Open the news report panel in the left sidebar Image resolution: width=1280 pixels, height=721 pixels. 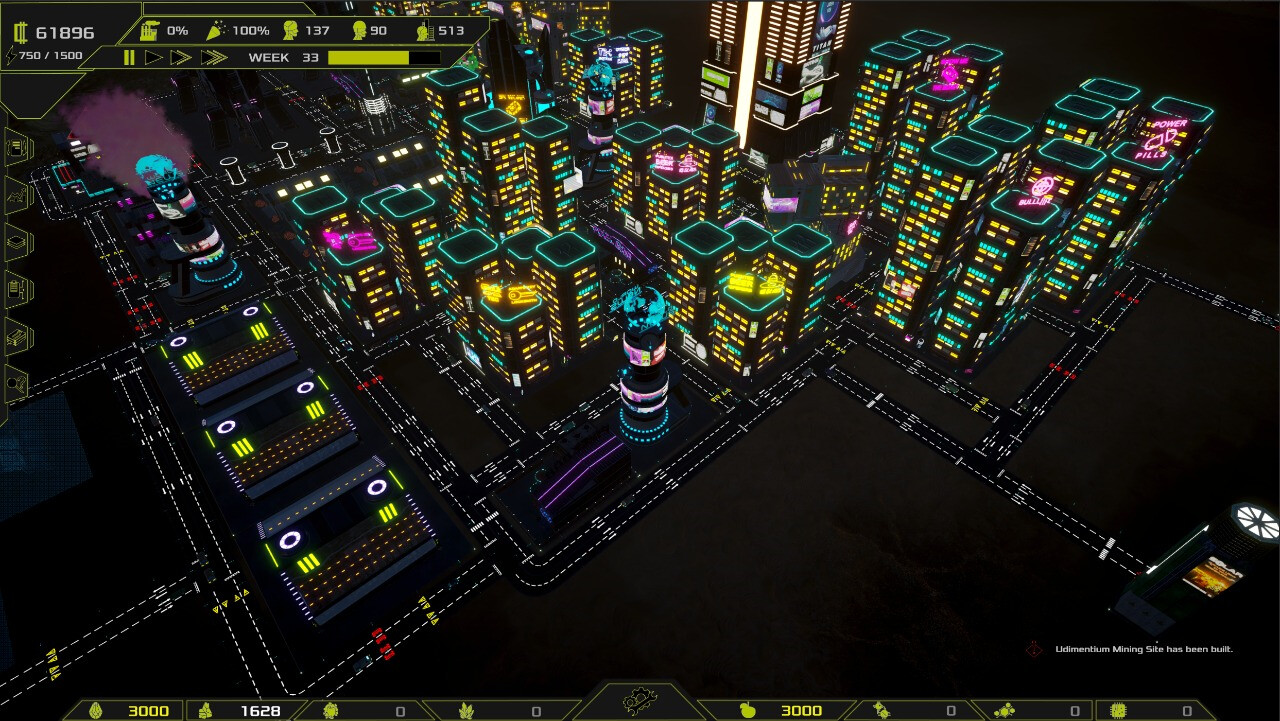(15, 146)
